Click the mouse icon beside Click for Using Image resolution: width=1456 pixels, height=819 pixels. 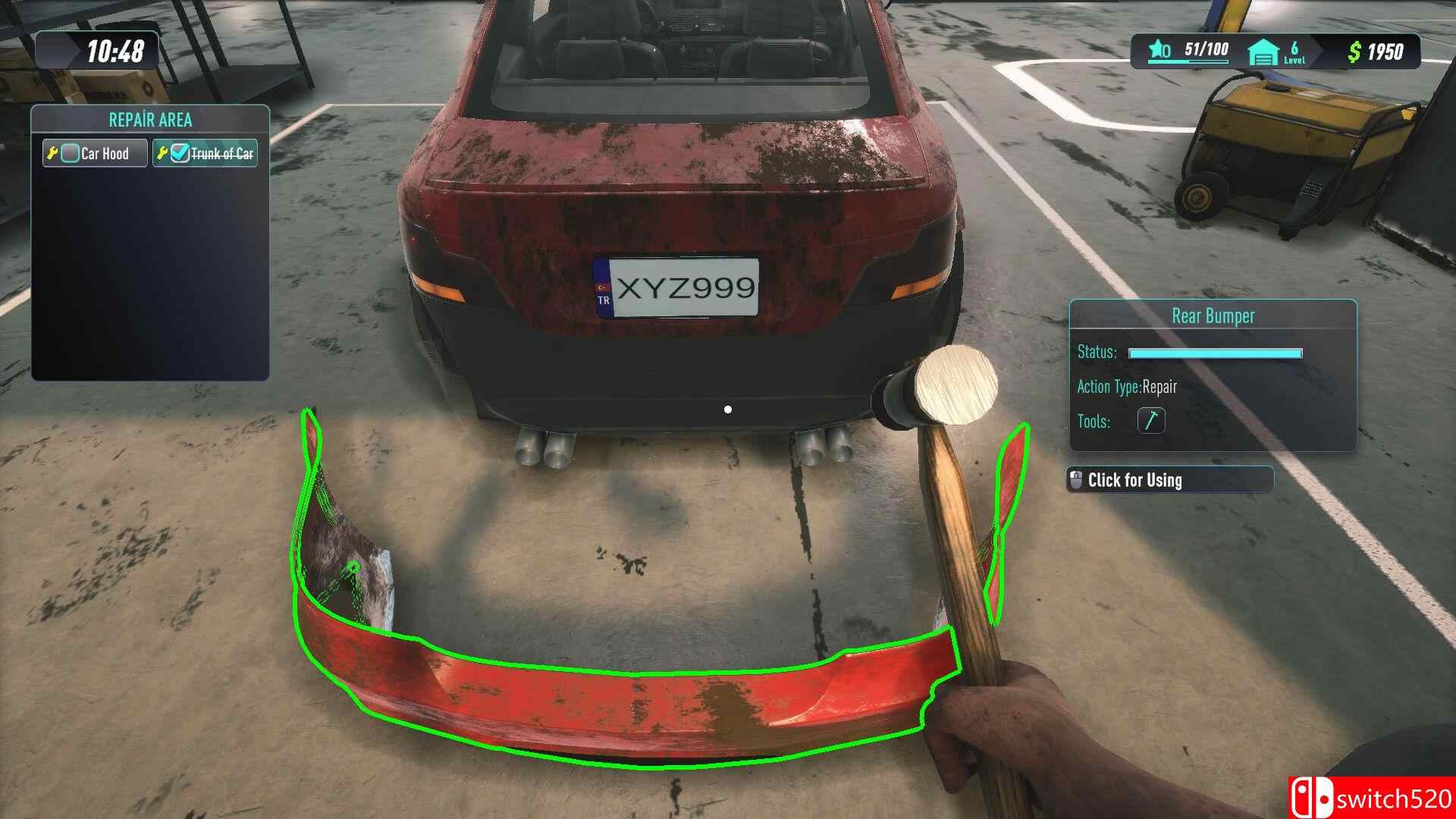pos(1078,479)
